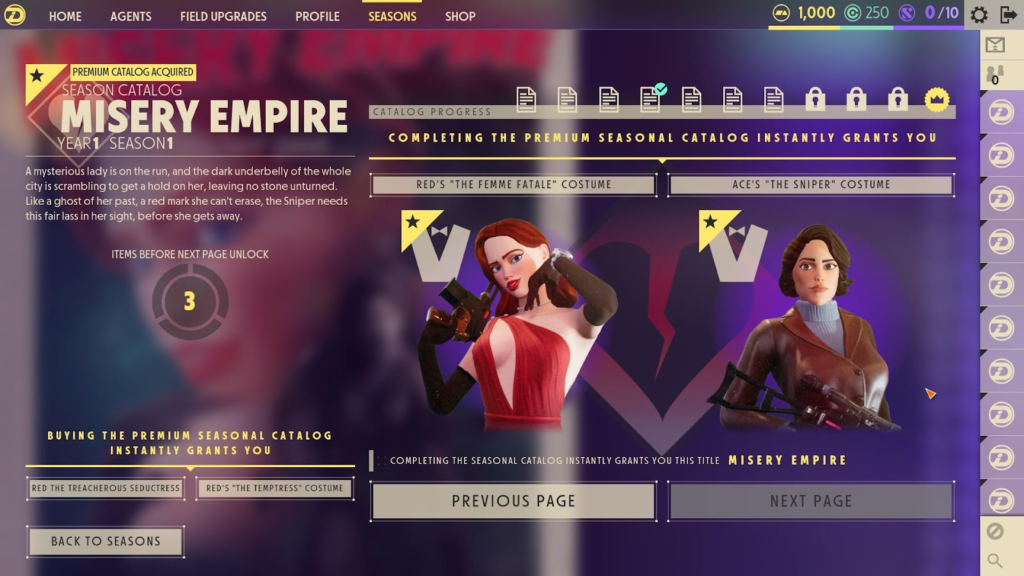Choose Ace's "The Sniper" Costume button
Image resolution: width=1024 pixels, height=576 pixels.
pos(811,185)
